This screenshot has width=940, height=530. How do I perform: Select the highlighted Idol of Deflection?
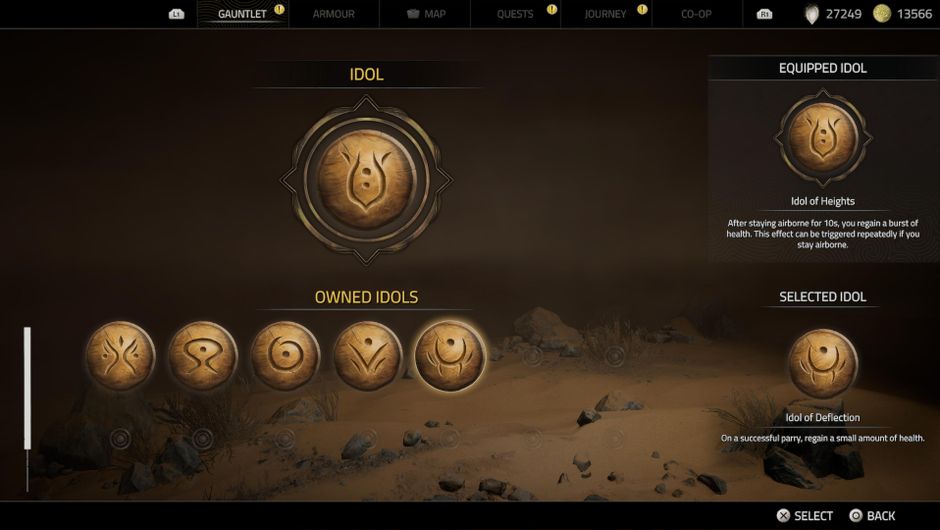tap(449, 356)
